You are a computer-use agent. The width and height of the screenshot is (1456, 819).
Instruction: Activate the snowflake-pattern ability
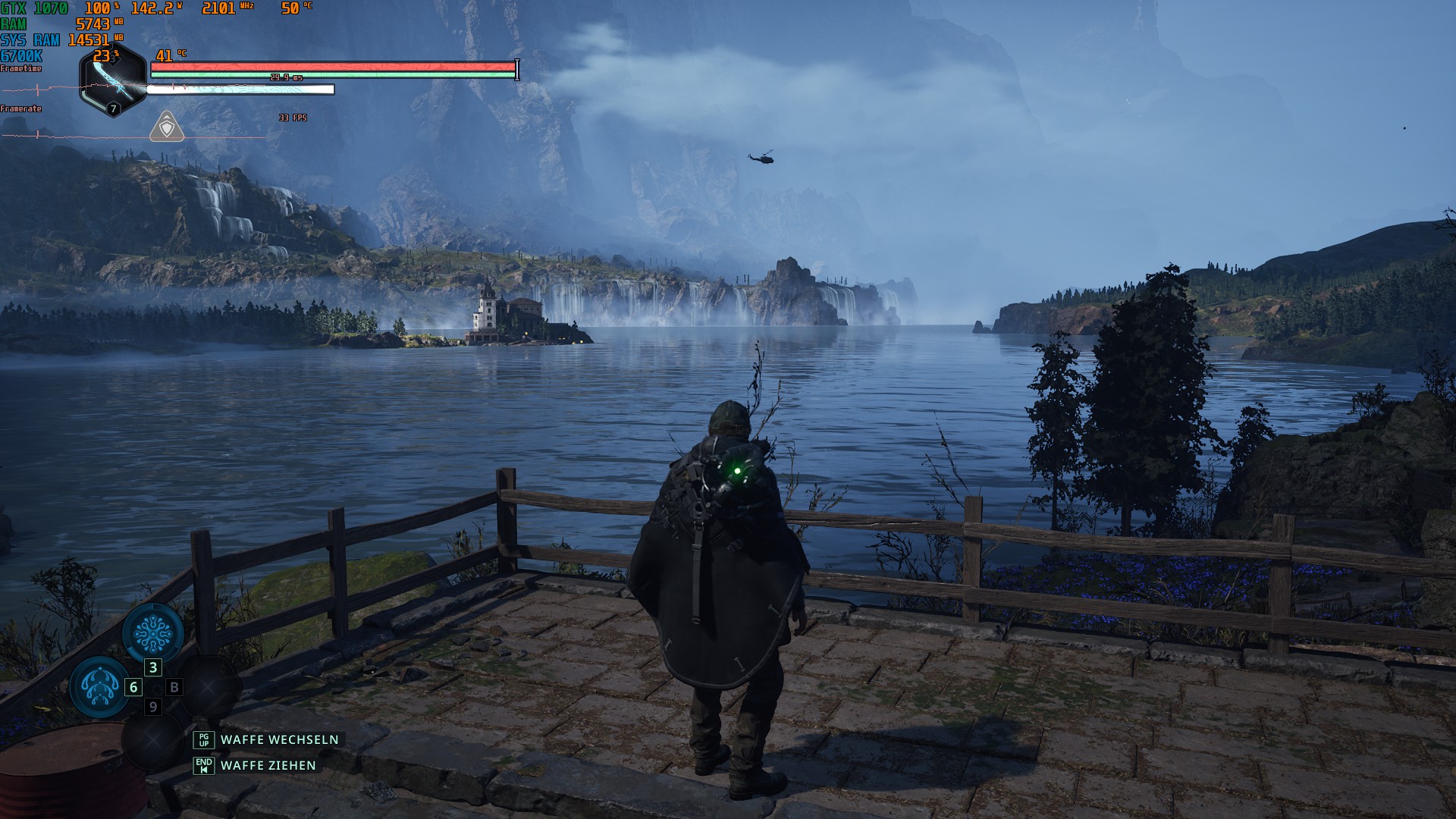(x=153, y=632)
